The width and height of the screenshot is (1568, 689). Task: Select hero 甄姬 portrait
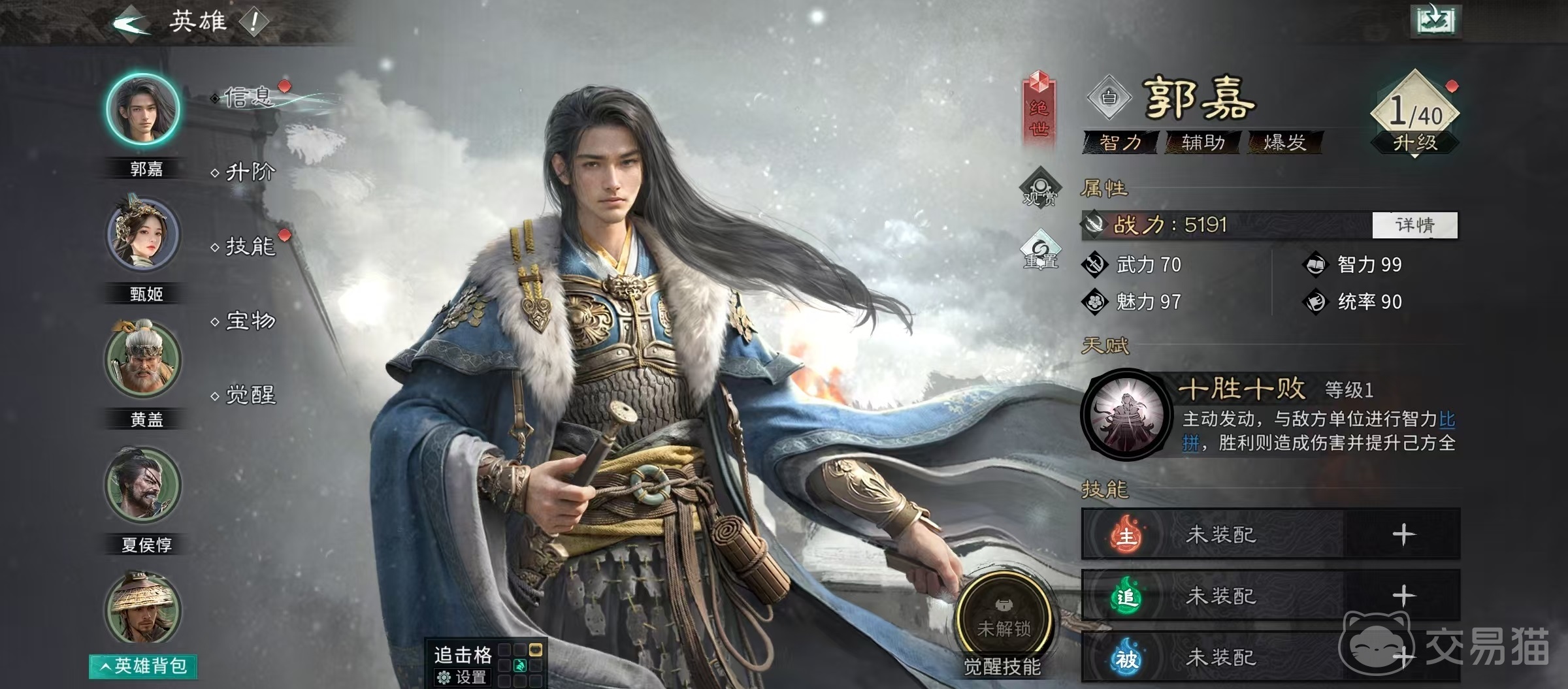tap(143, 235)
